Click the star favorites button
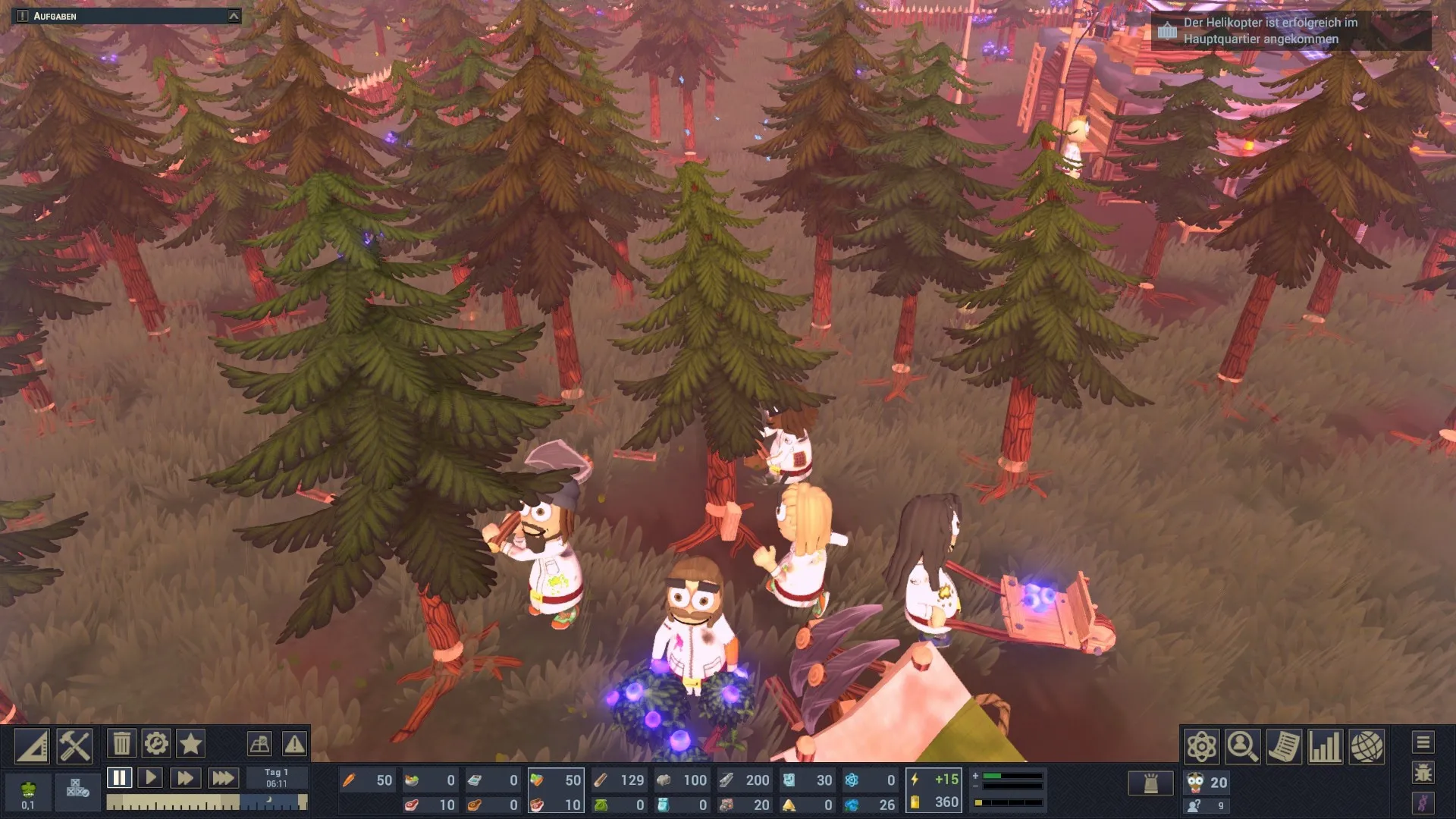 (190, 744)
